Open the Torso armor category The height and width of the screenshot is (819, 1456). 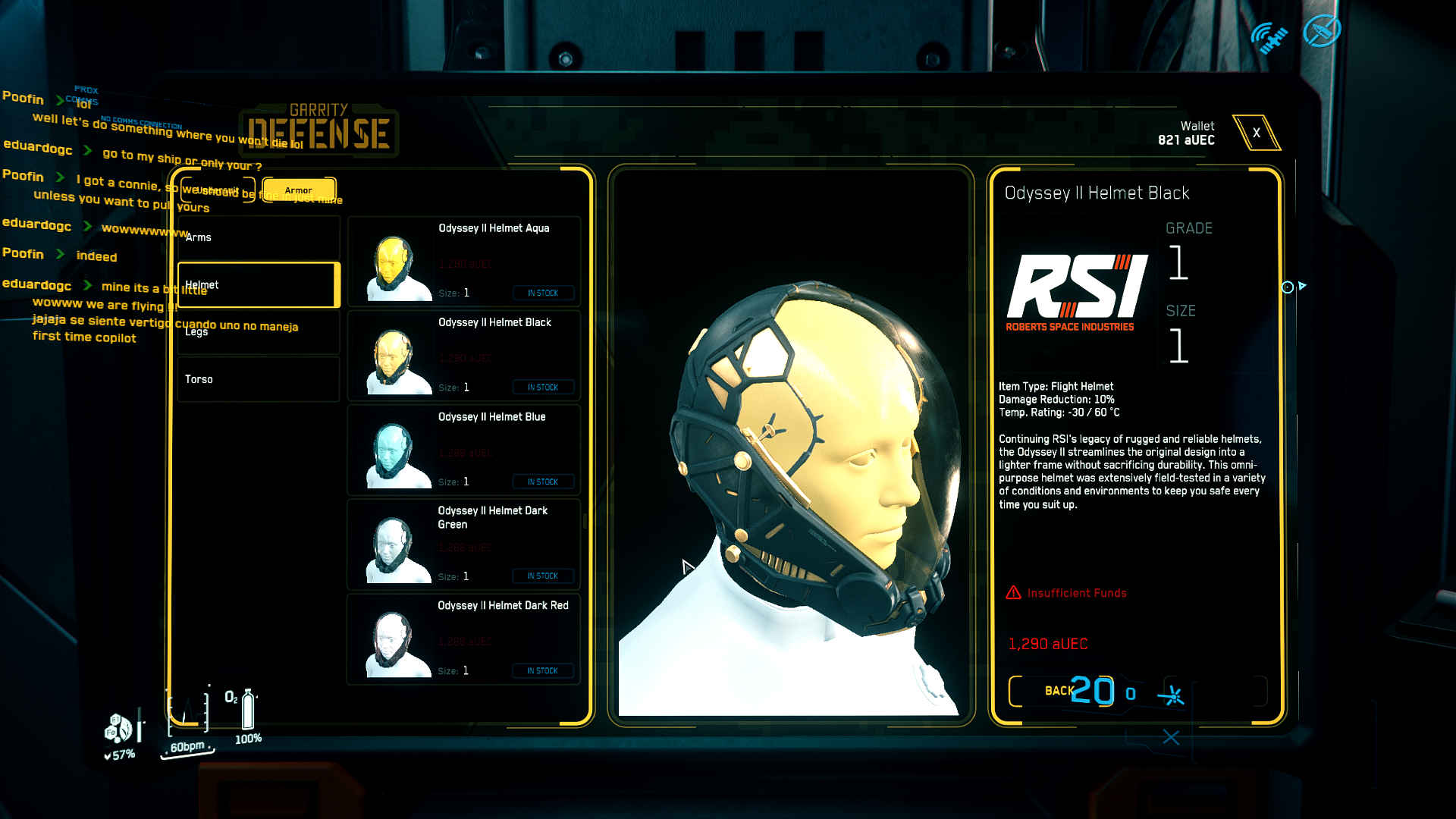[x=258, y=379]
